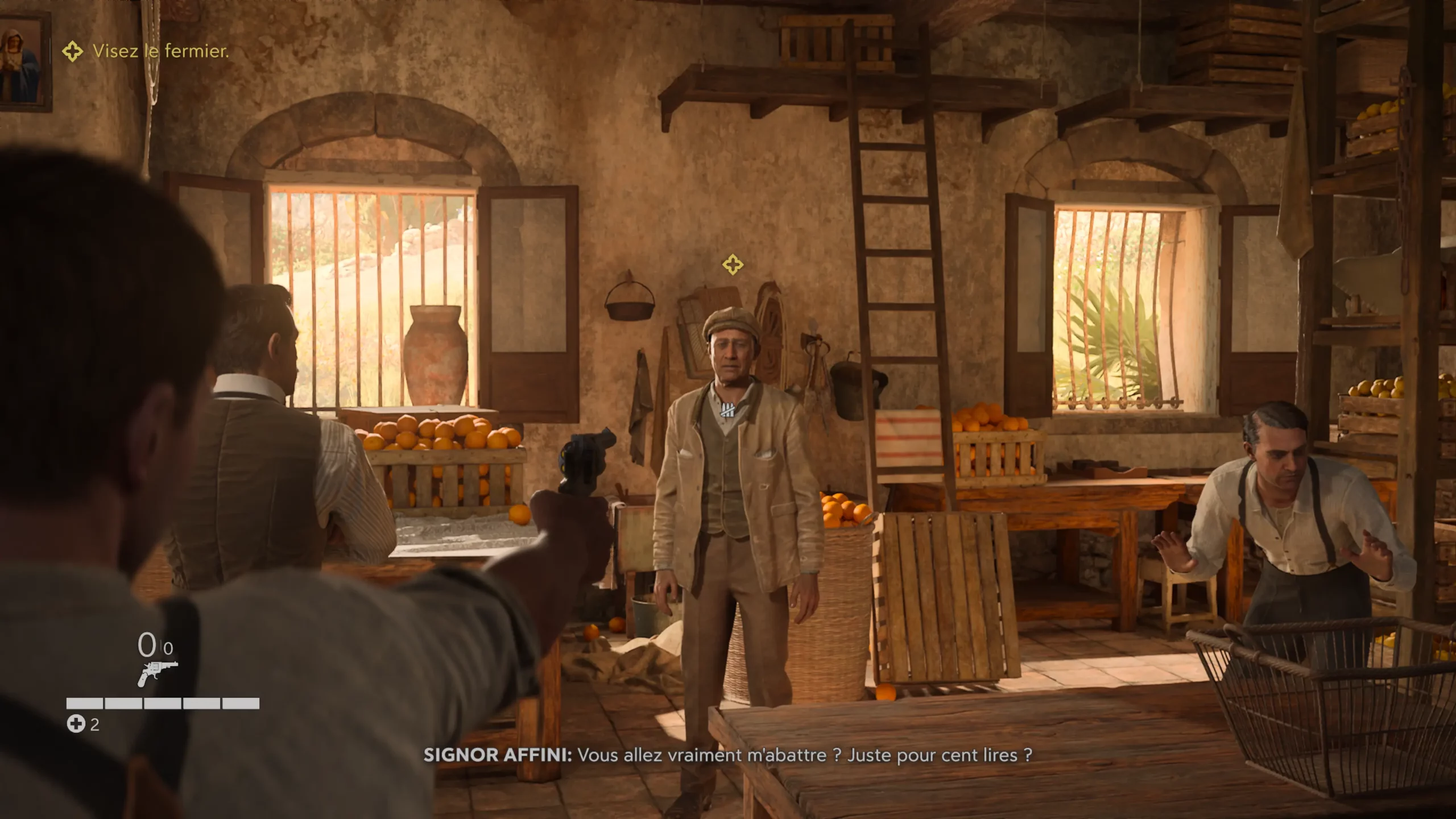Screen dimensions: 1456x819
Task: Select the revolver weapon icon
Action: [x=157, y=673]
